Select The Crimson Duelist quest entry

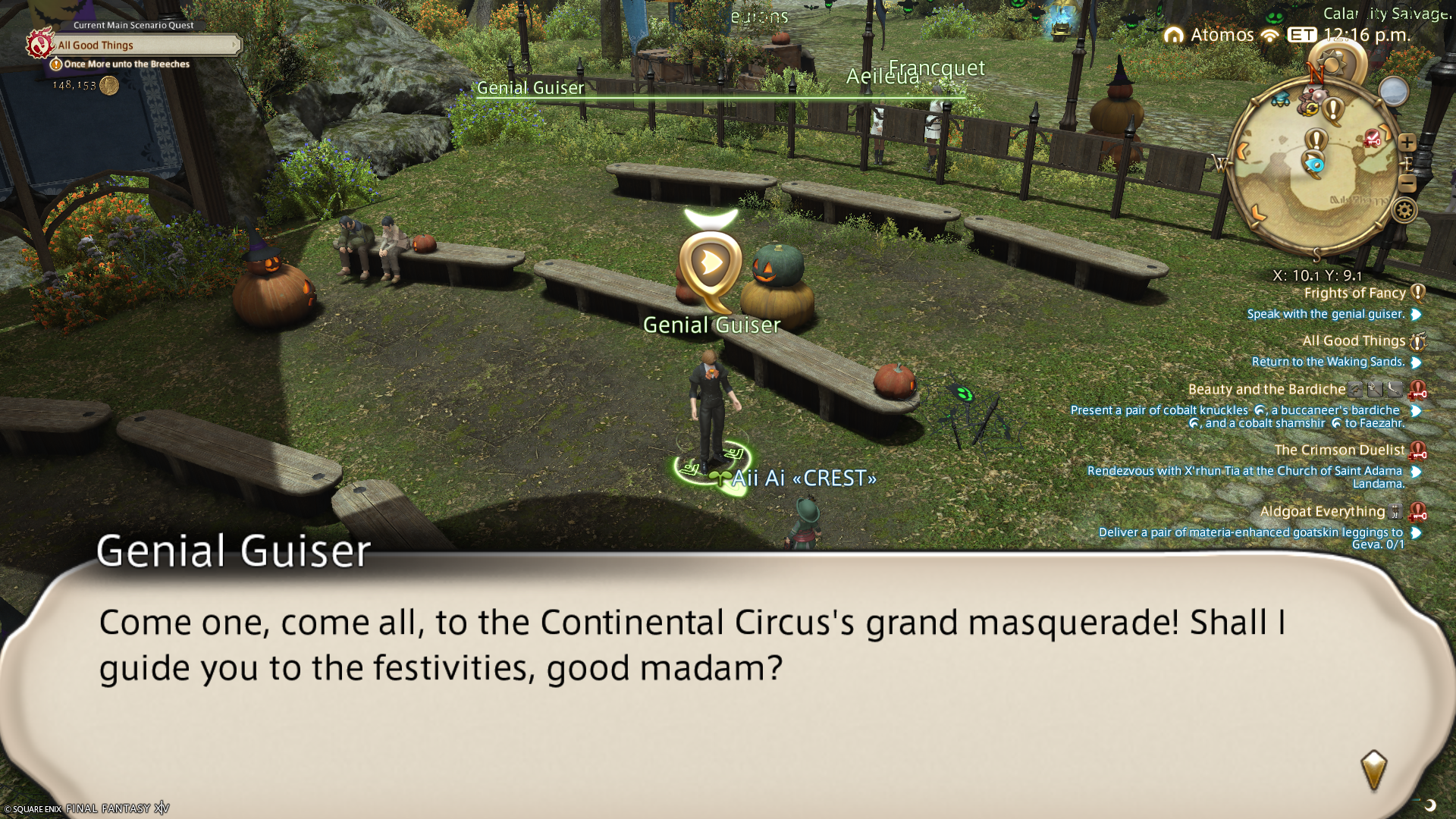tap(1339, 450)
